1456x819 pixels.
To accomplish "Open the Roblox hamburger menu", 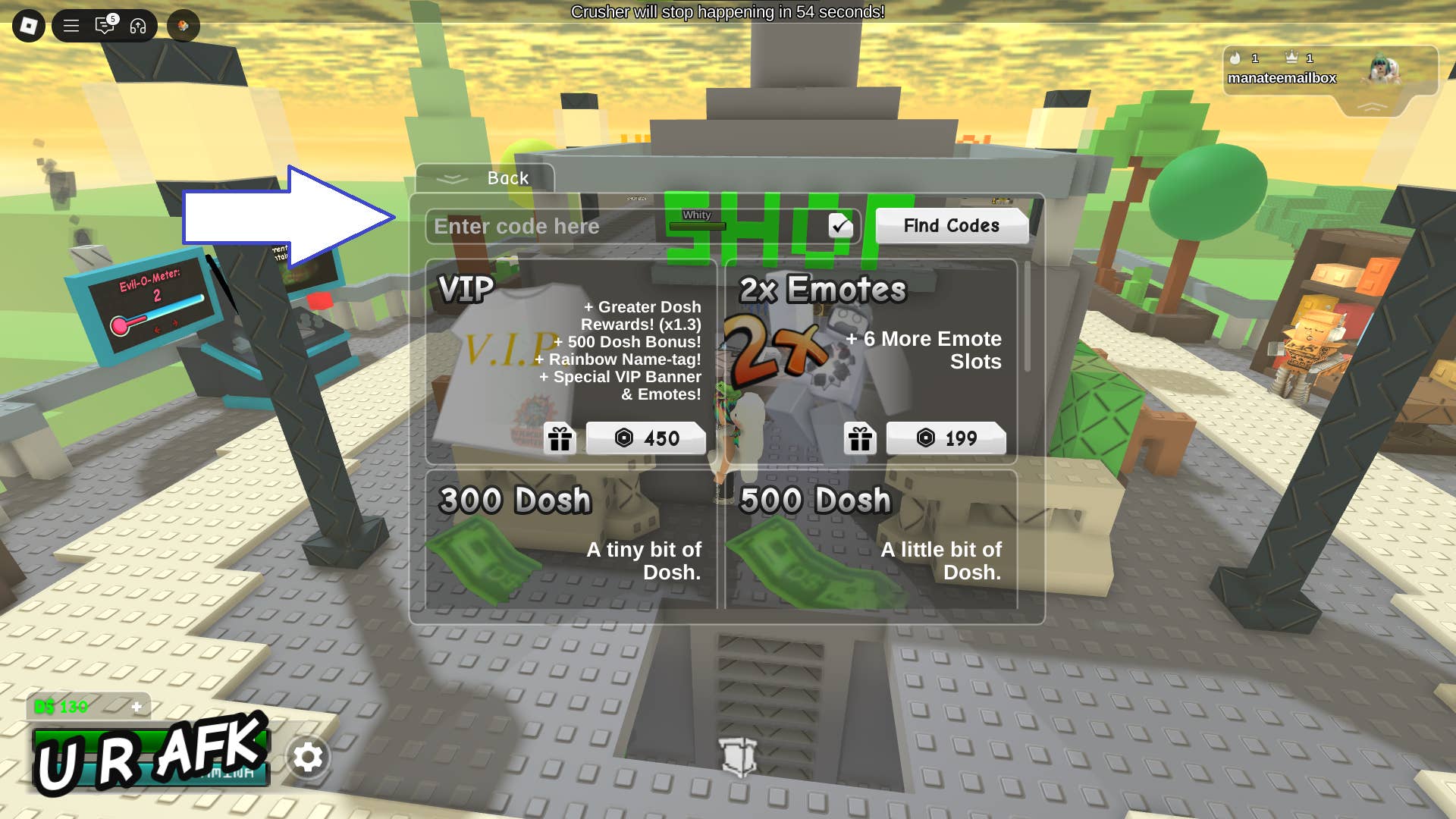I will click(x=71, y=26).
